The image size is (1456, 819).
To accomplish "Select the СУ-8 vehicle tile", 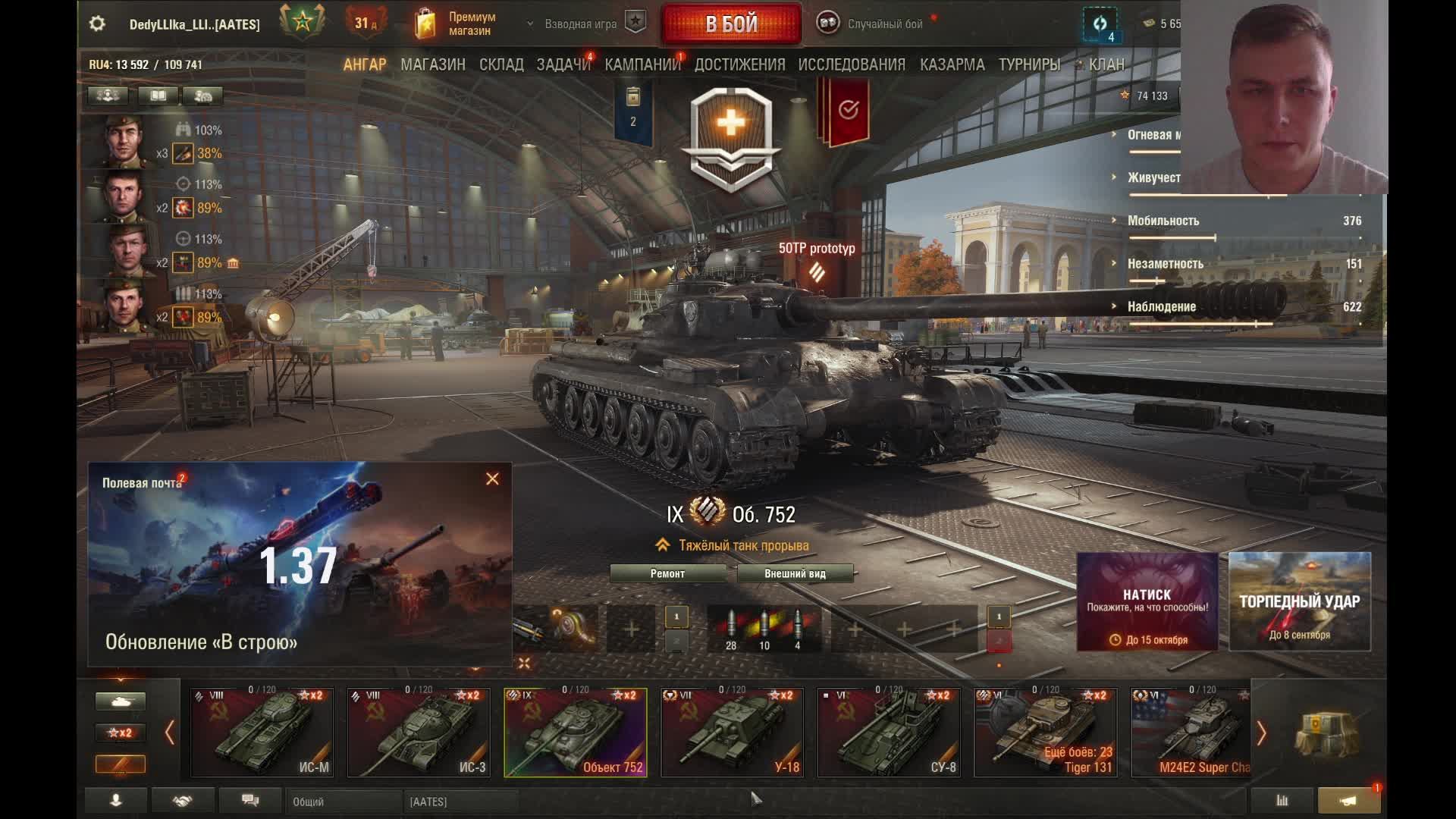I will coord(888,733).
